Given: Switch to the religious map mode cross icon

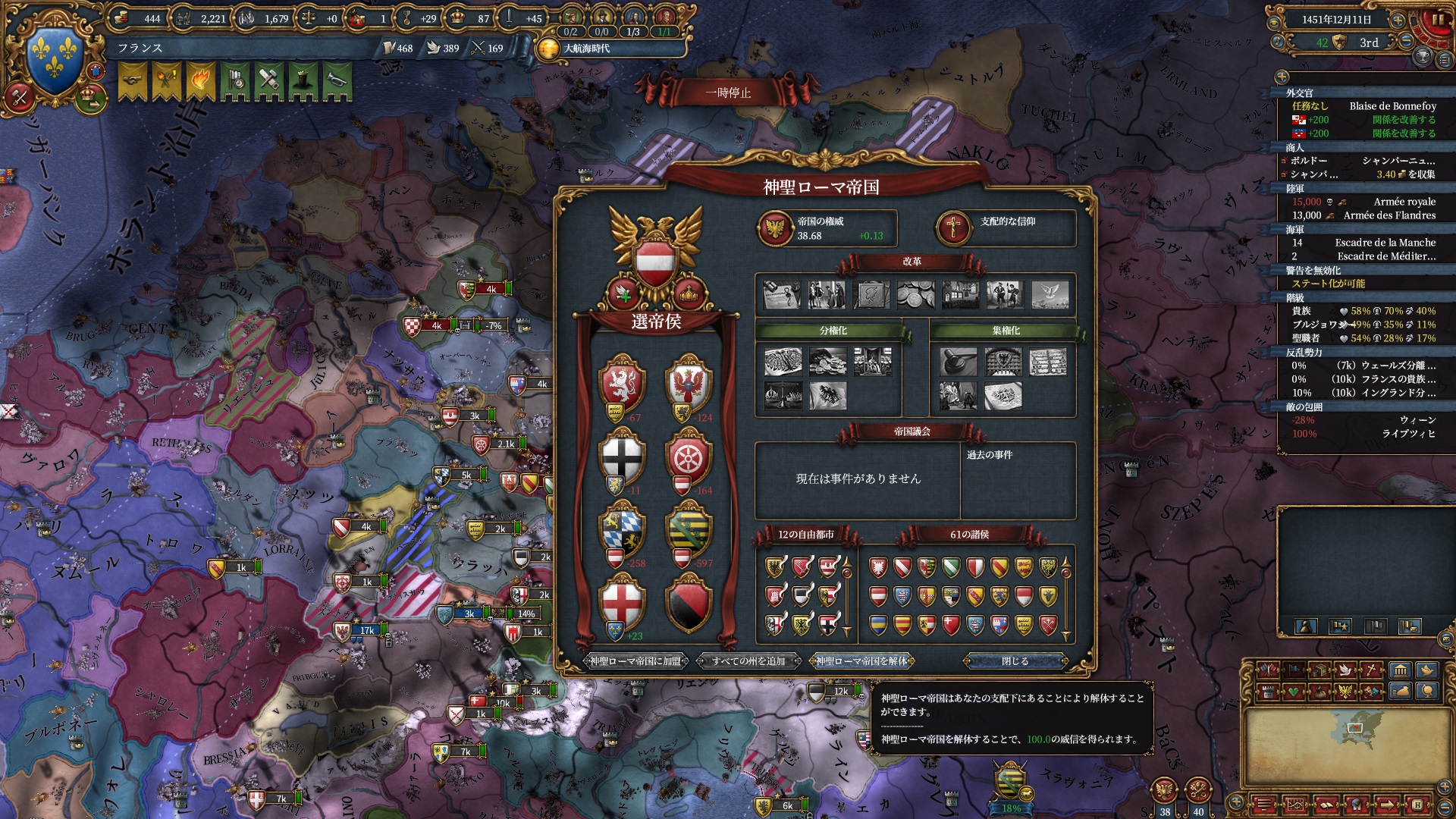Looking at the screenshot, I should coord(1371,670).
